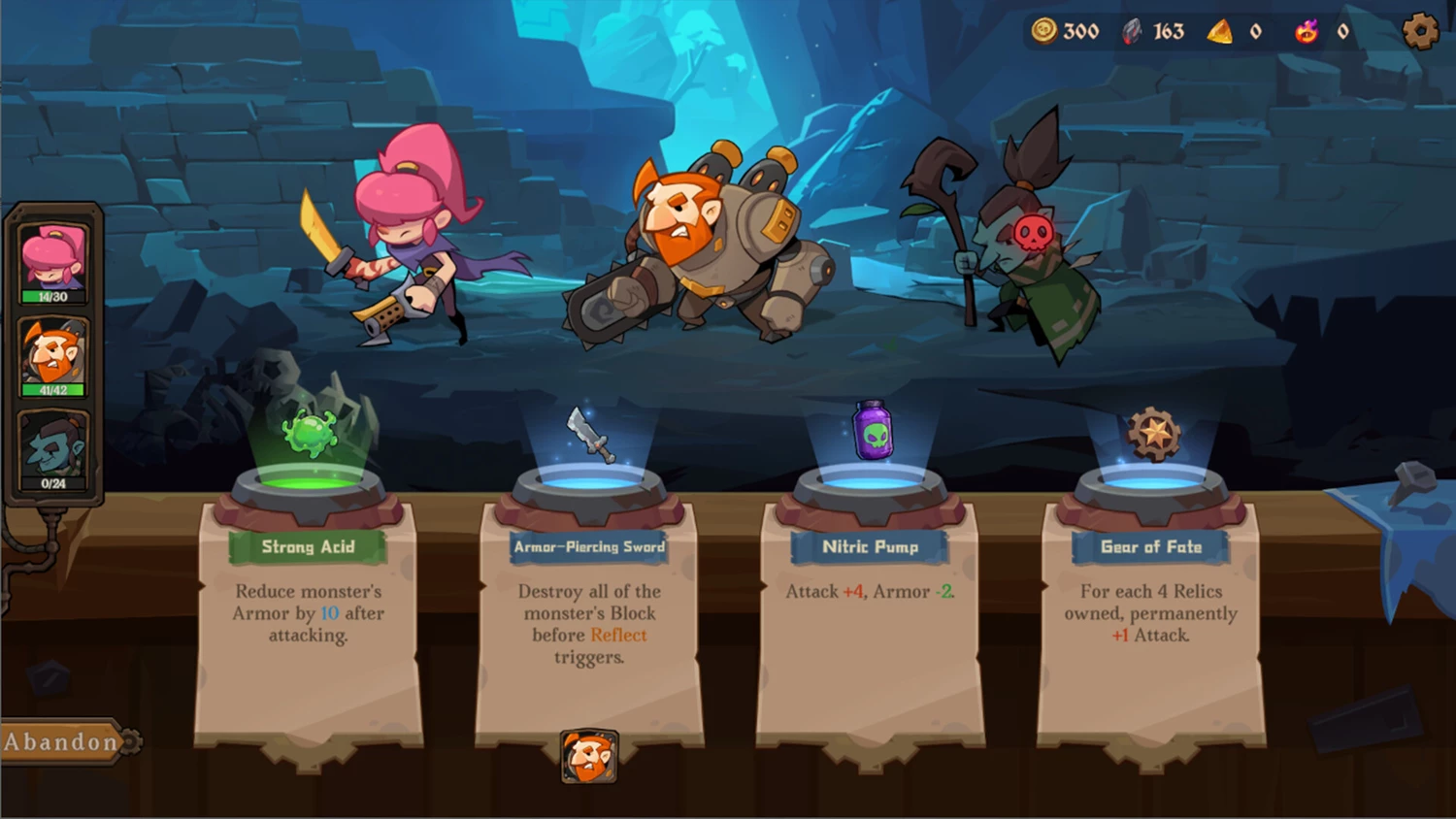Open settings with the gear icon
The image size is (1456, 819).
1420,31
